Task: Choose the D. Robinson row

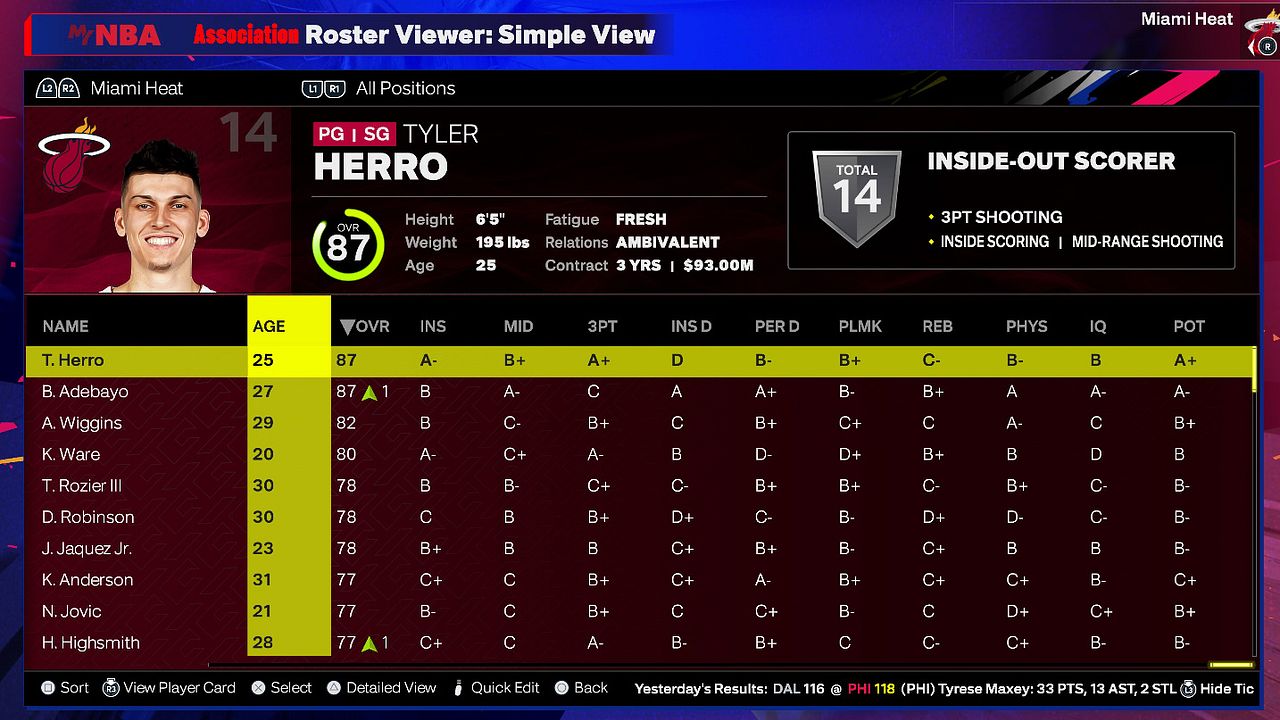Action: (88, 517)
